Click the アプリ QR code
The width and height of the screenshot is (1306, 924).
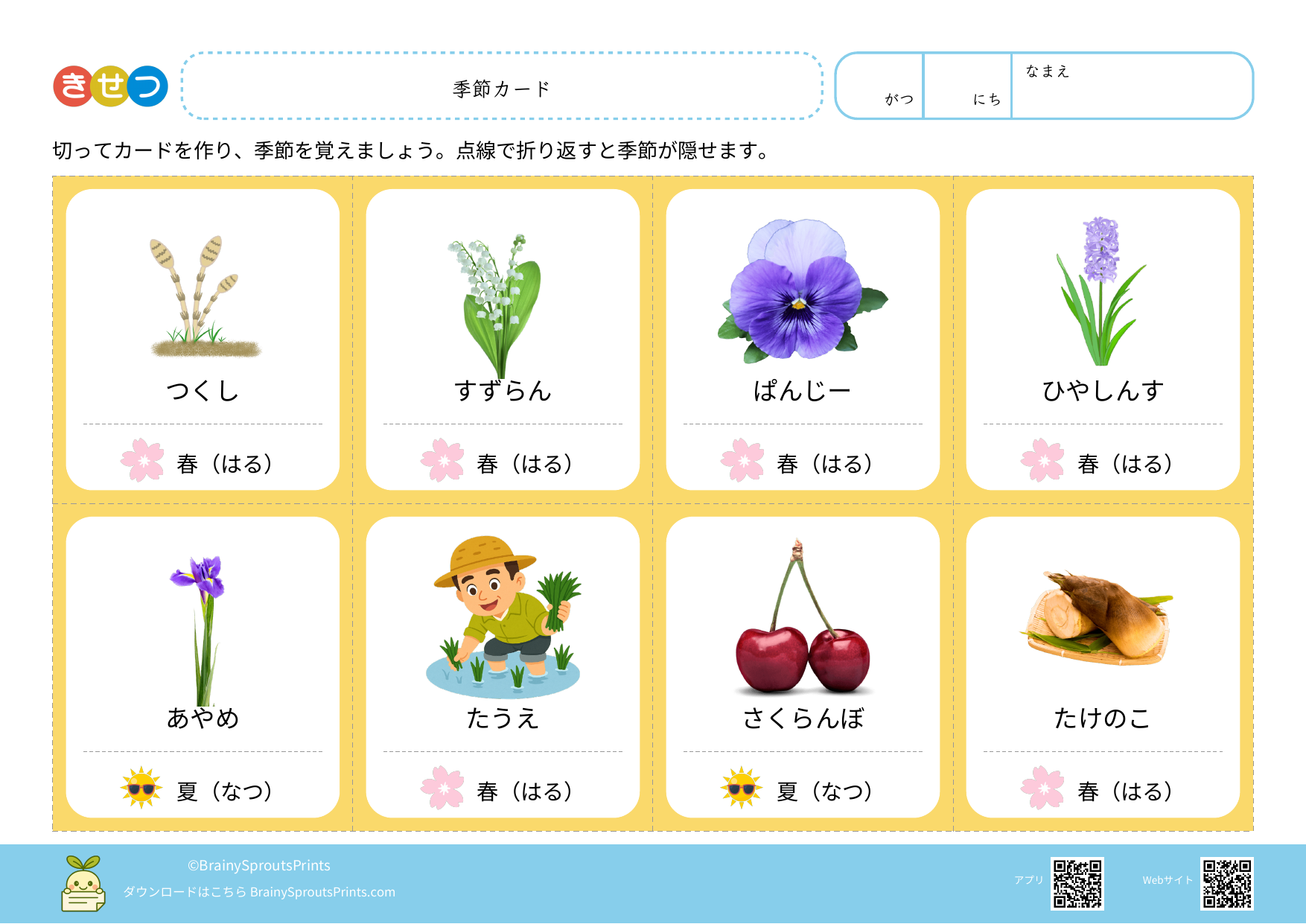tap(1077, 884)
